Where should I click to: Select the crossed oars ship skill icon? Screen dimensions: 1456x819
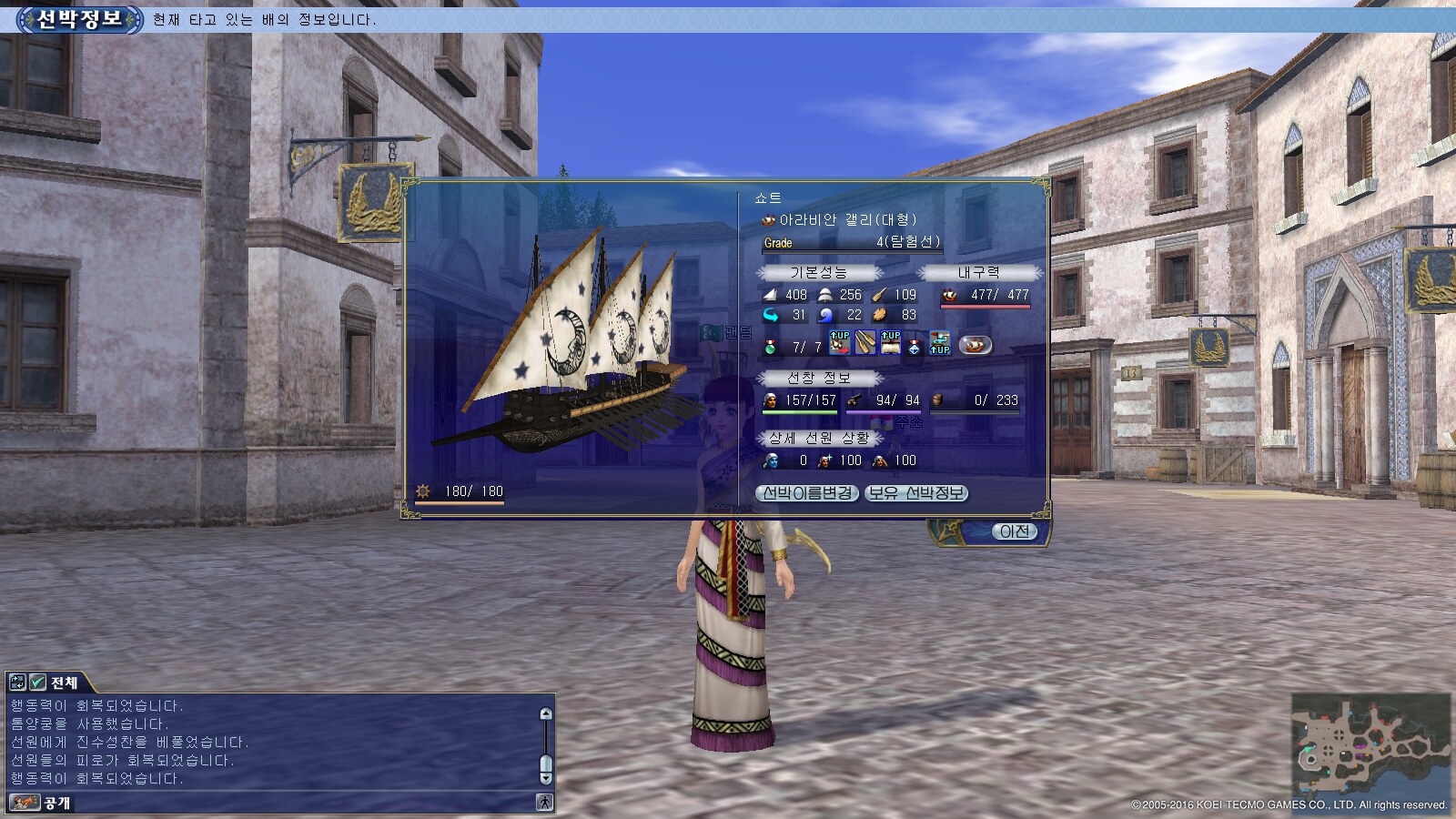click(x=864, y=343)
